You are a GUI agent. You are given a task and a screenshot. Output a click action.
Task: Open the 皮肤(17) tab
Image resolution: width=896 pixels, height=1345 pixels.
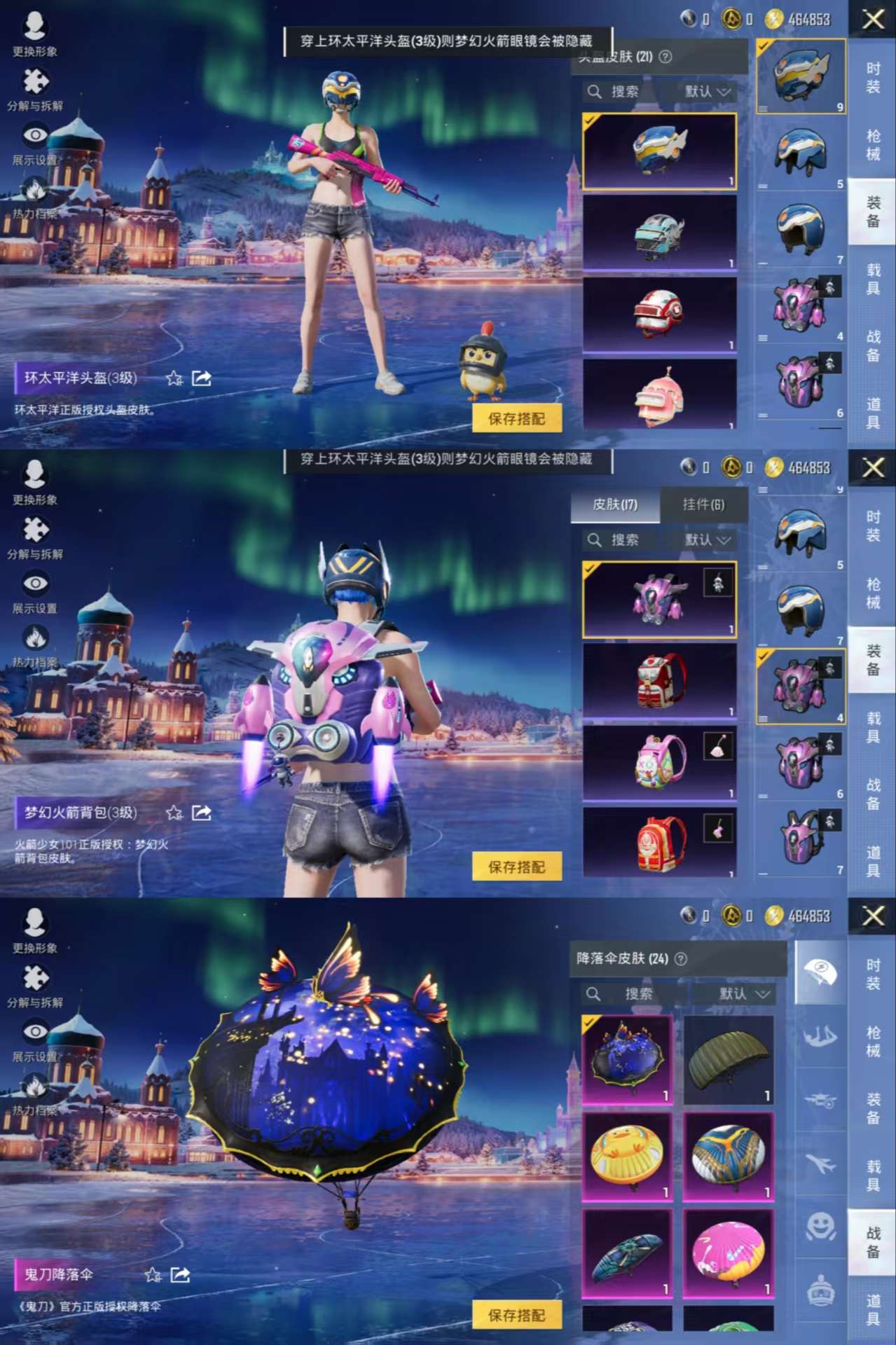pos(615,504)
